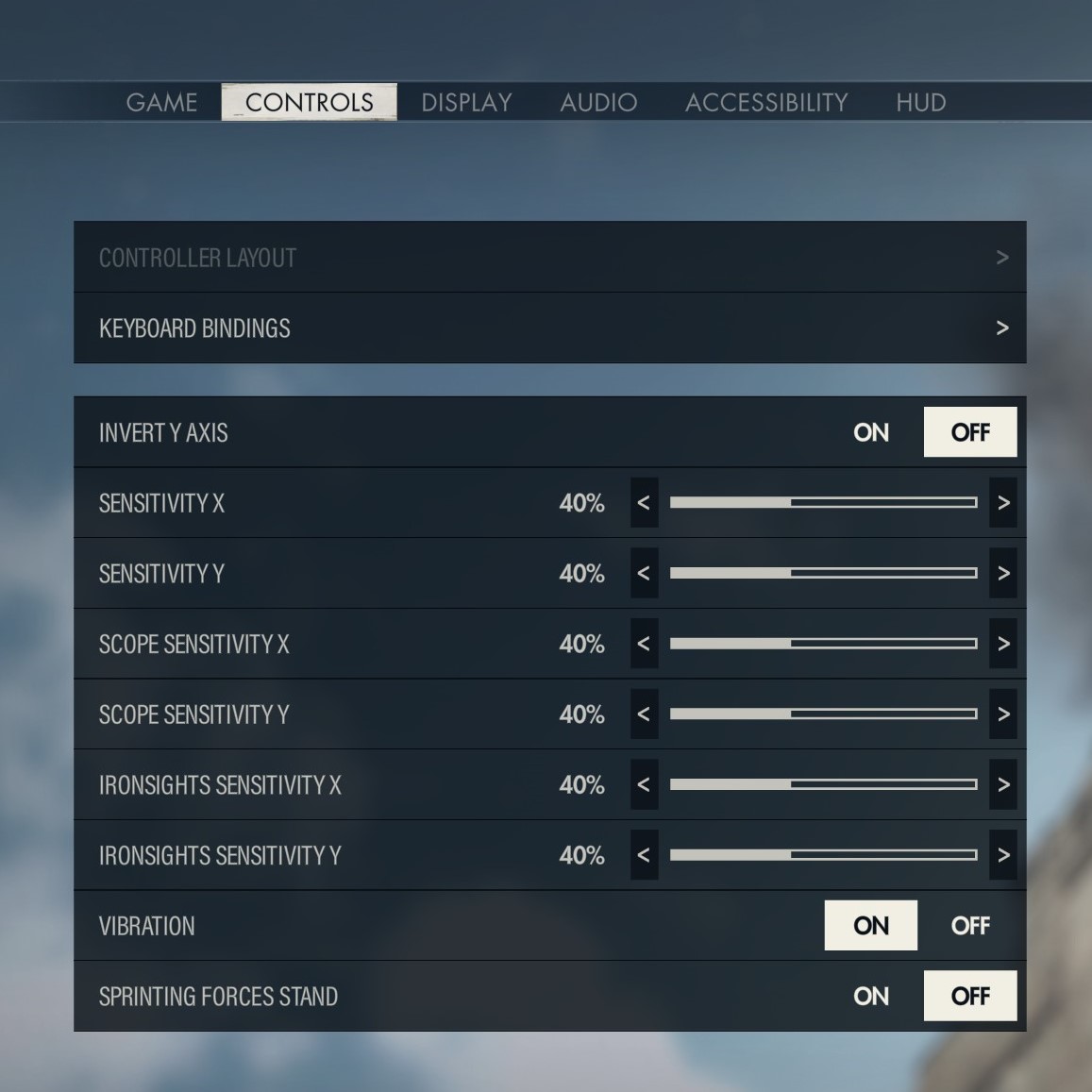Switch to the Game tab

[x=161, y=102]
